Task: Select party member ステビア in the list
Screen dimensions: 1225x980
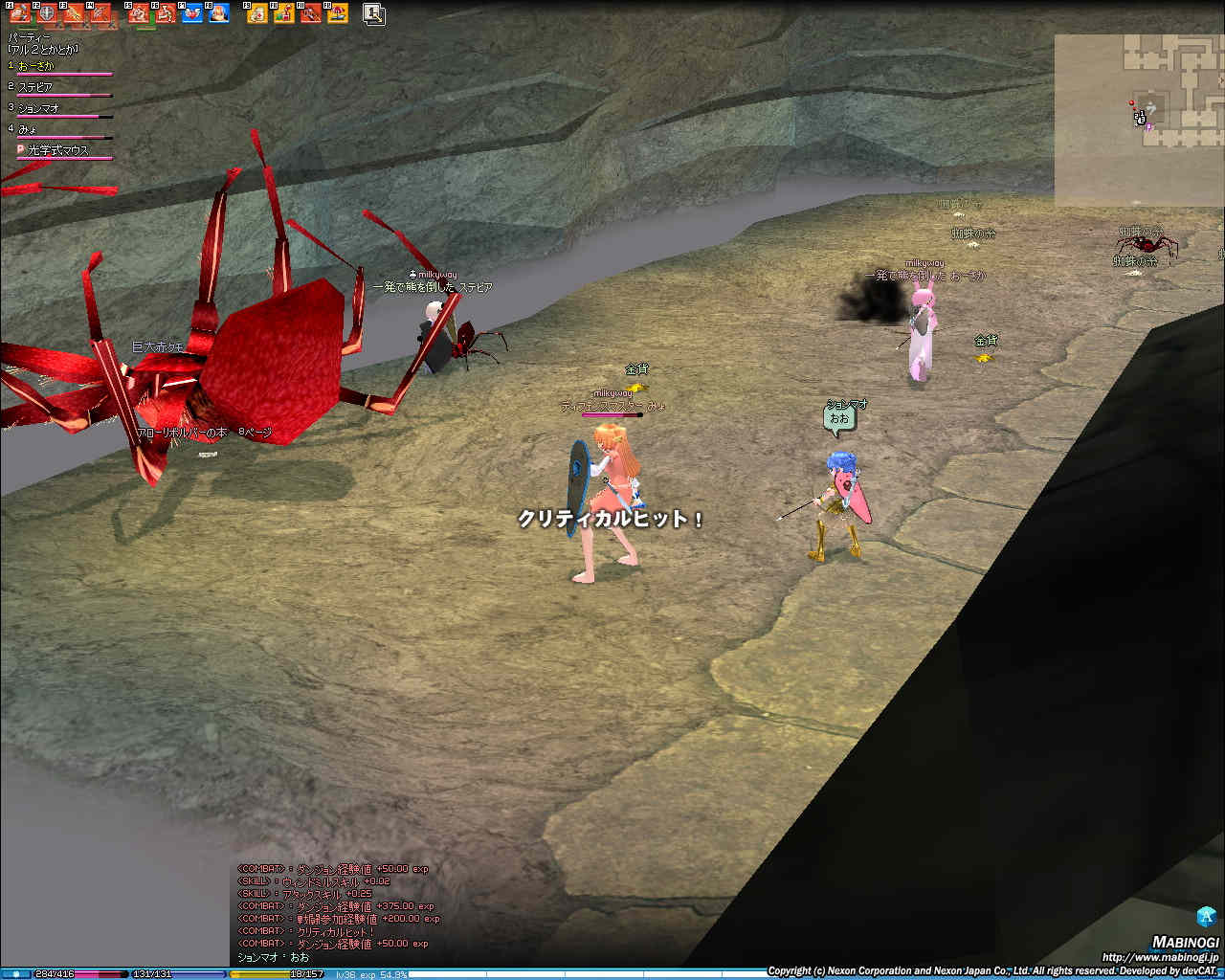Action: (35, 87)
